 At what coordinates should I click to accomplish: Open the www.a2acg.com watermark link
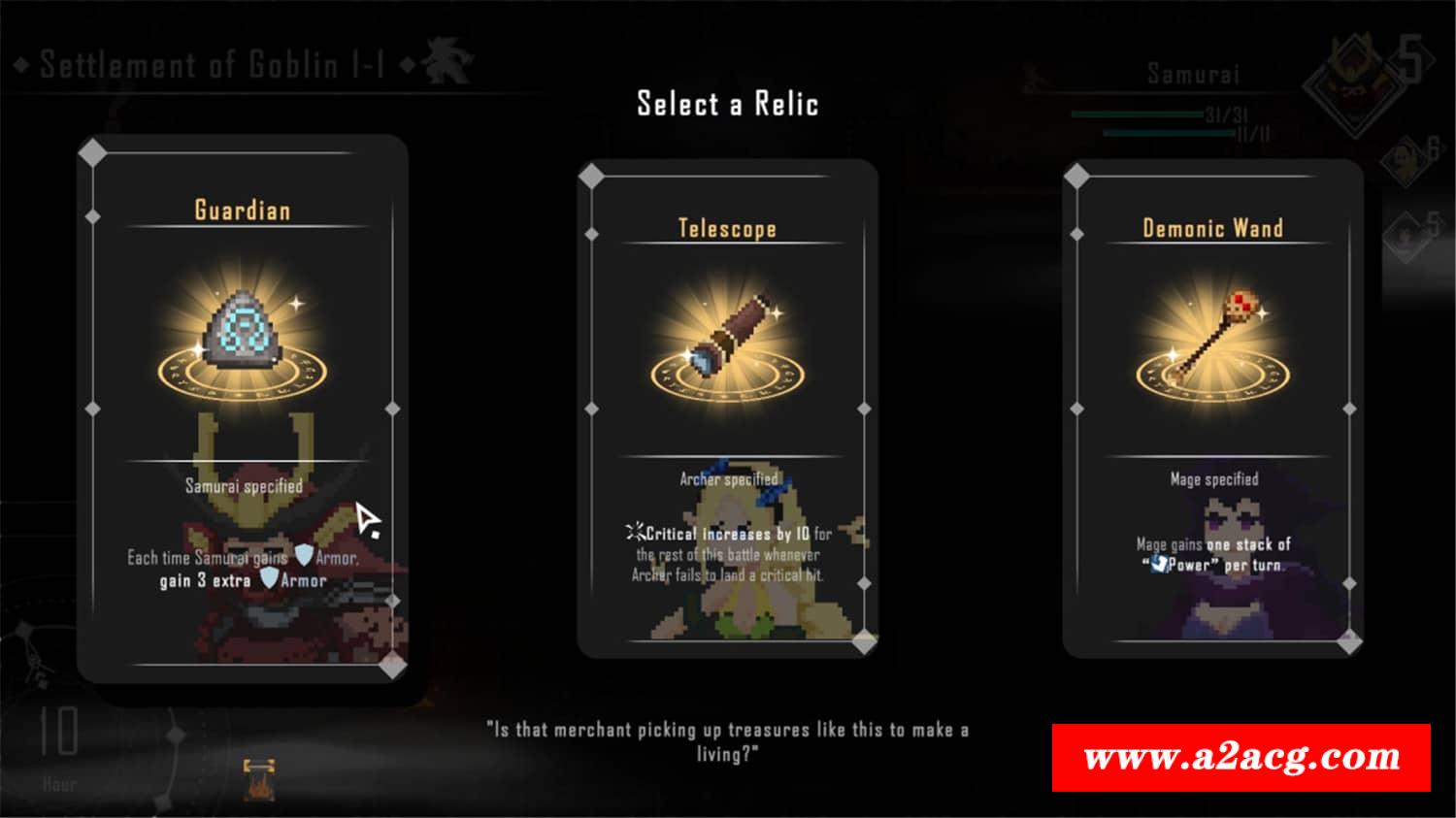tap(1241, 758)
